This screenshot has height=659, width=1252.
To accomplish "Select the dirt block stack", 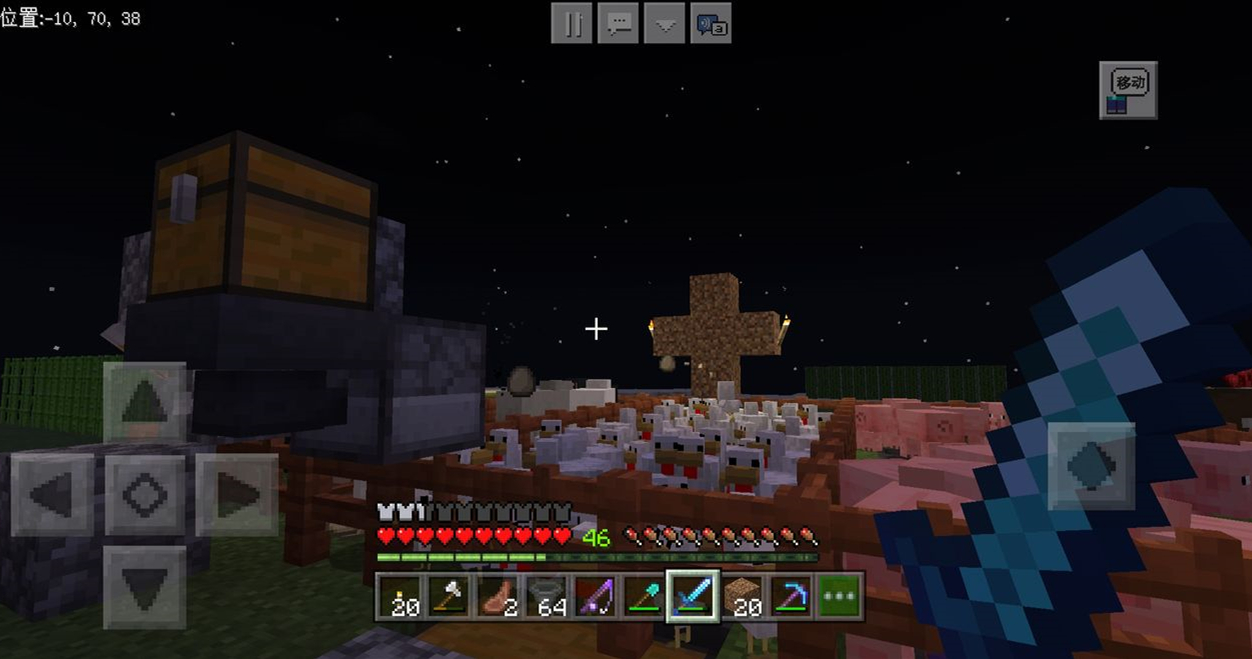I will point(743,596).
